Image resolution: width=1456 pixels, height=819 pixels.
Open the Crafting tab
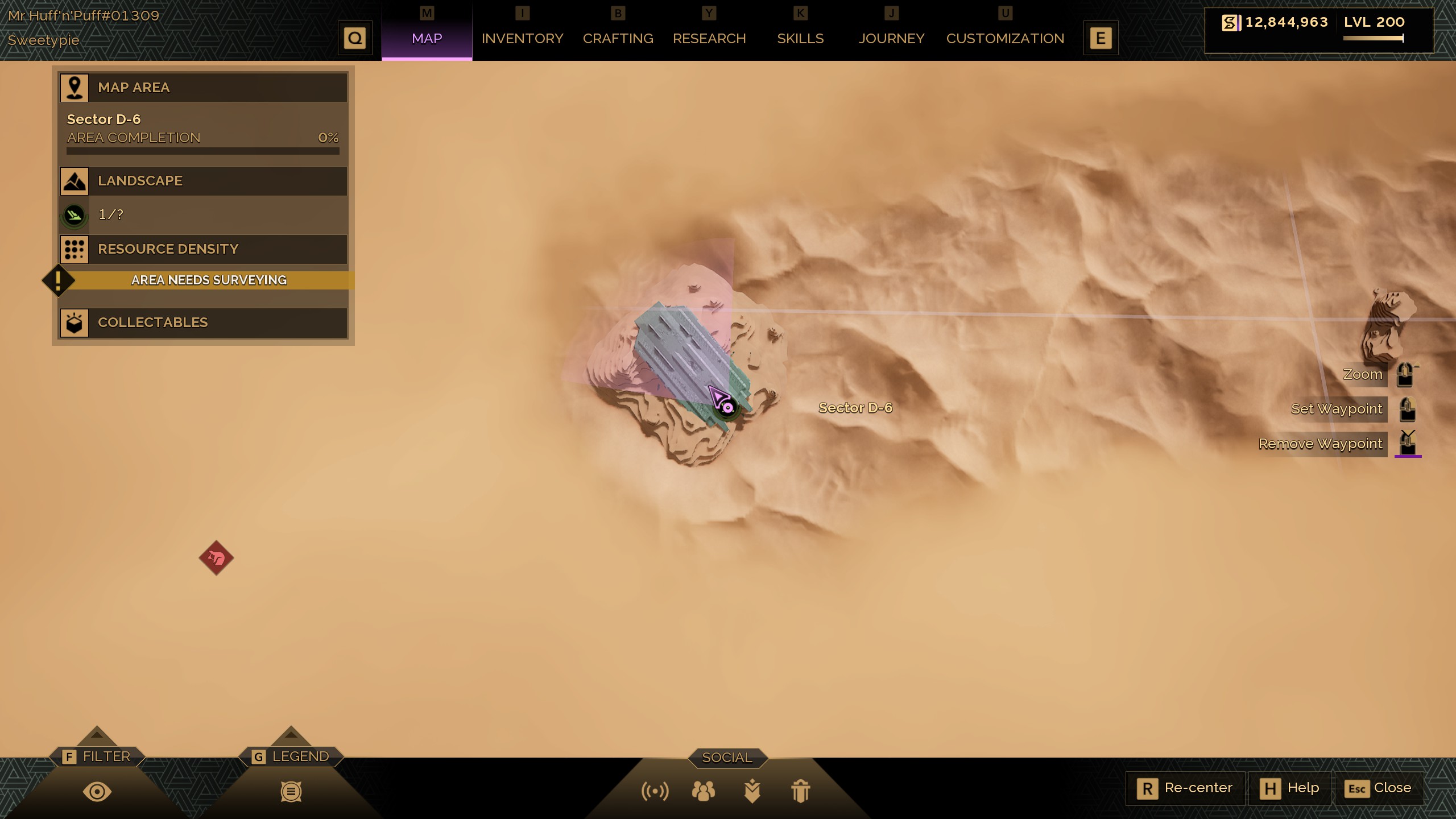(x=618, y=39)
